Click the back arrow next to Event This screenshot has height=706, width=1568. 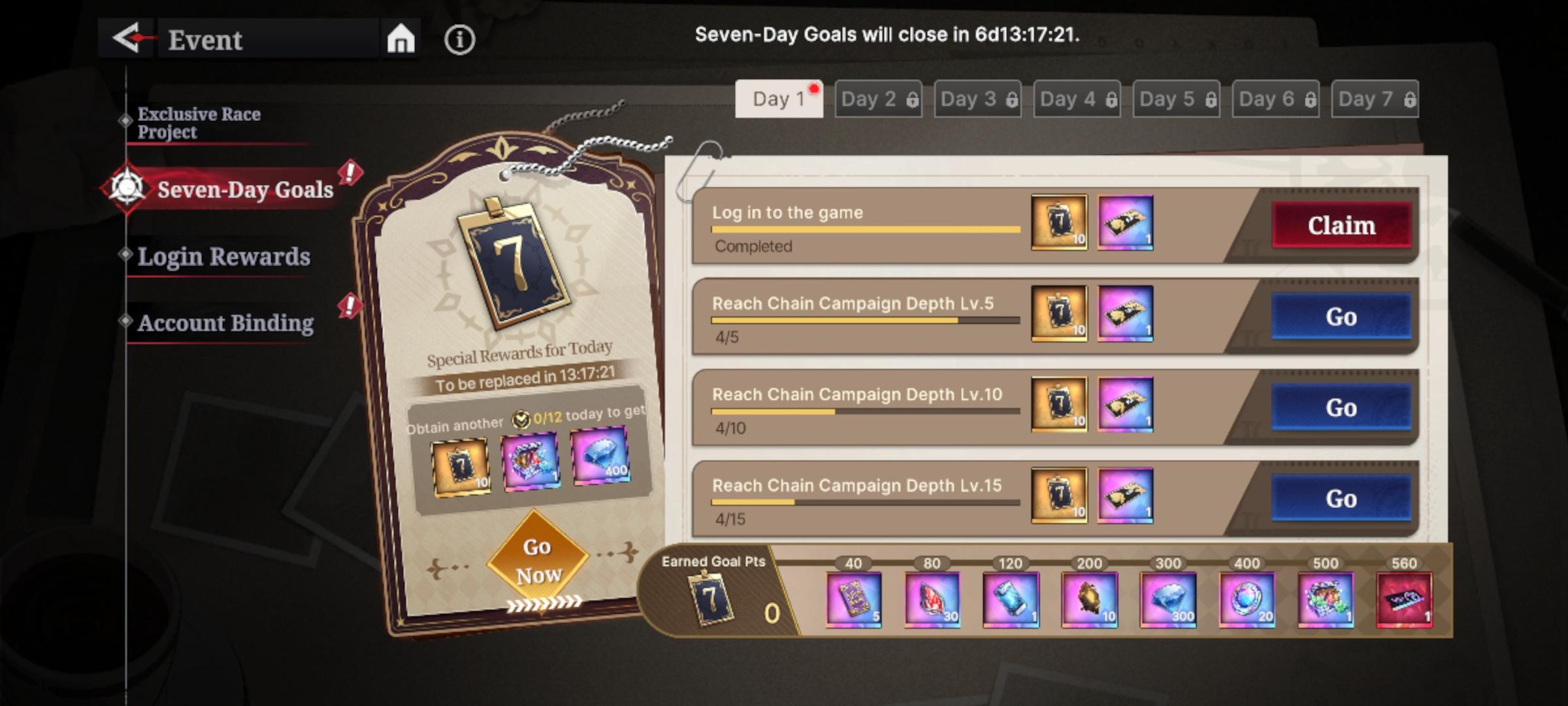click(x=126, y=39)
